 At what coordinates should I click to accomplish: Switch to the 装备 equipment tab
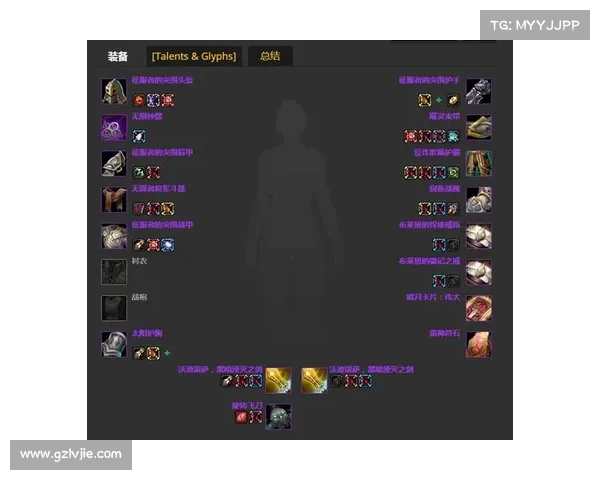(118, 56)
